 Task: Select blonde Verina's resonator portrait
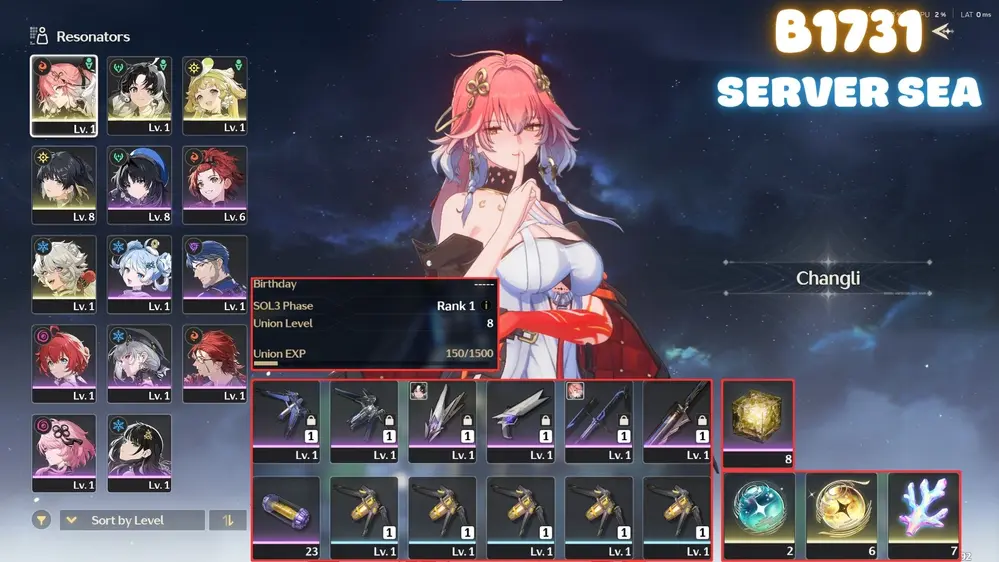(x=214, y=94)
